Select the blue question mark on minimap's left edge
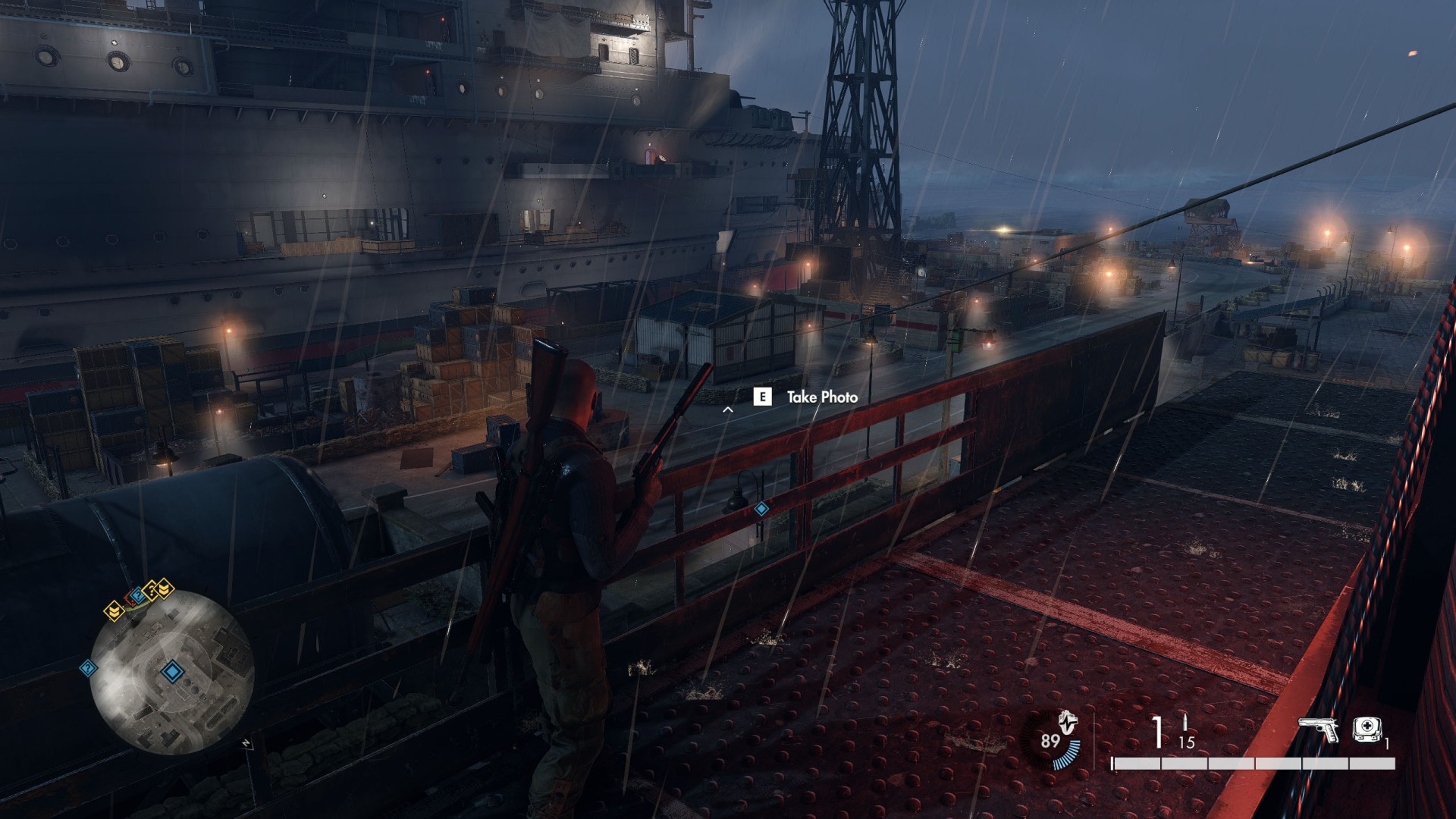Viewport: 1456px width, 819px height. click(x=88, y=668)
